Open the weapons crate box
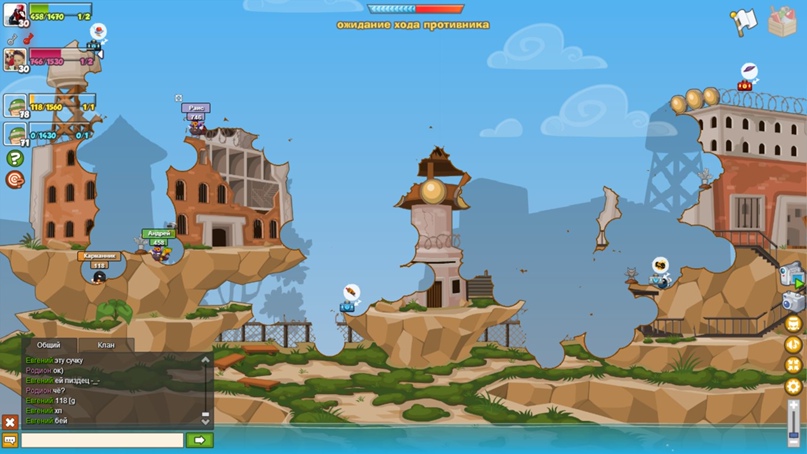 click(782, 20)
